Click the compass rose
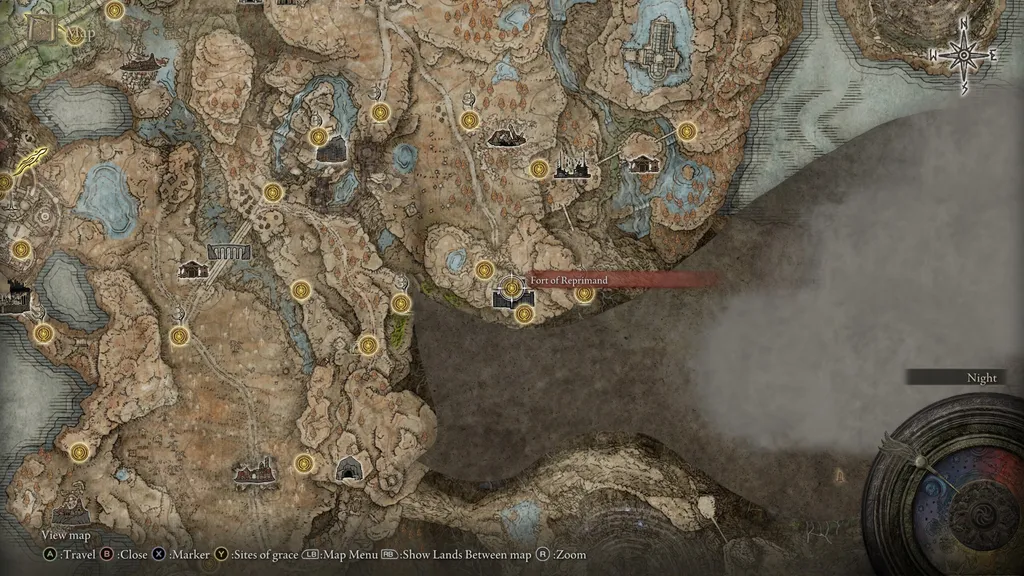Screen dimensions: 1024x576 [964, 55]
